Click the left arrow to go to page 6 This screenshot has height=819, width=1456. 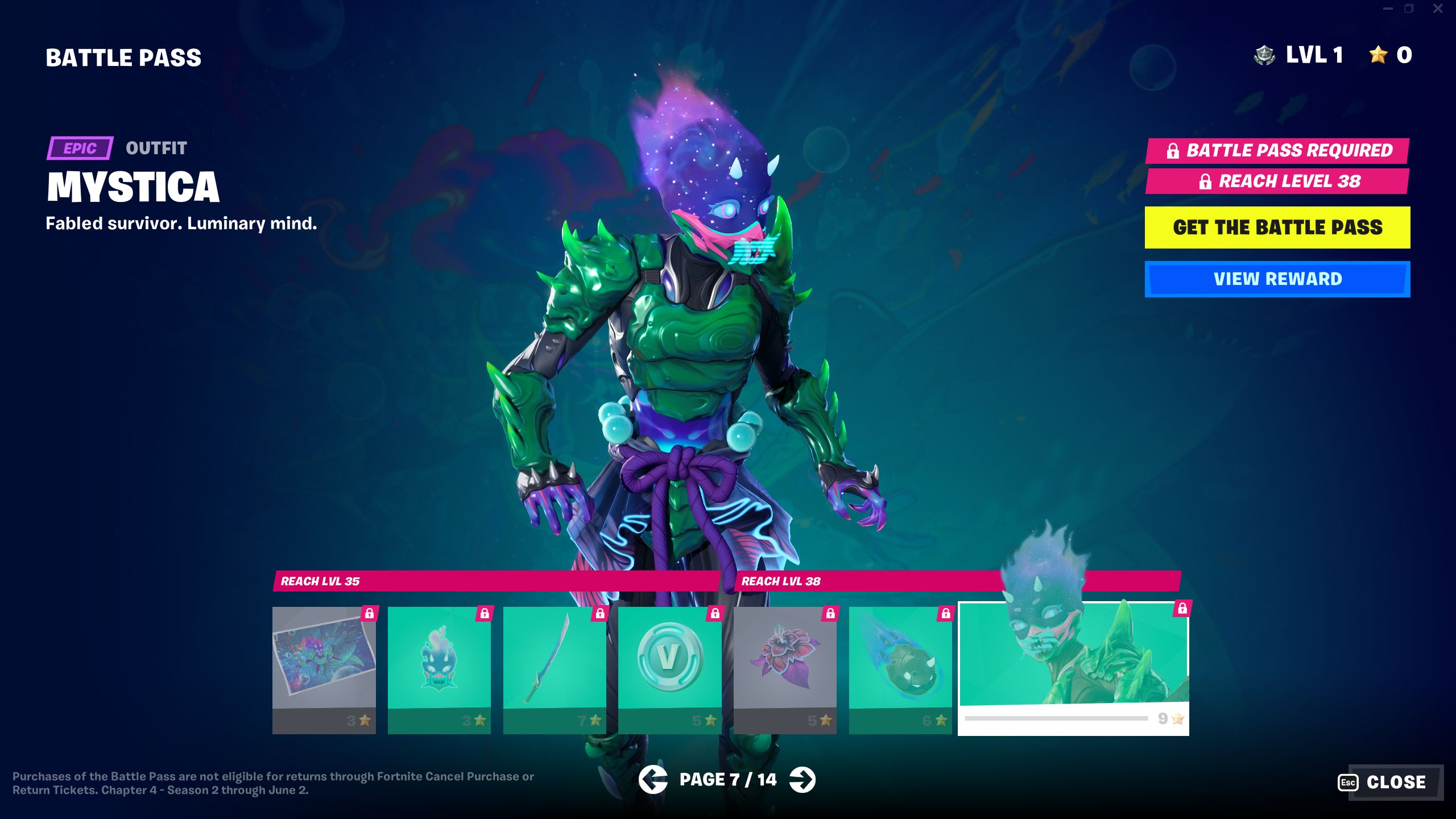coord(653,780)
